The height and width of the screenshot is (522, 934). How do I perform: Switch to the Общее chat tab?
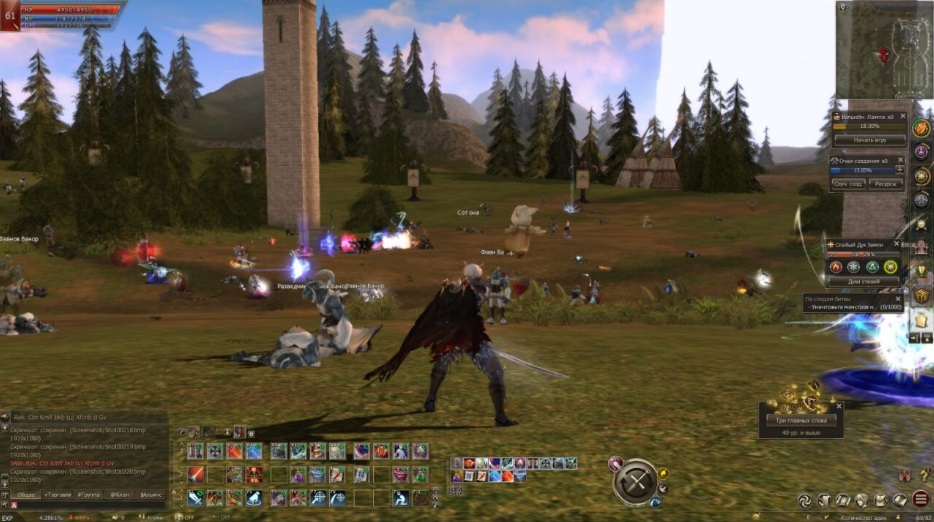(x=27, y=494)
